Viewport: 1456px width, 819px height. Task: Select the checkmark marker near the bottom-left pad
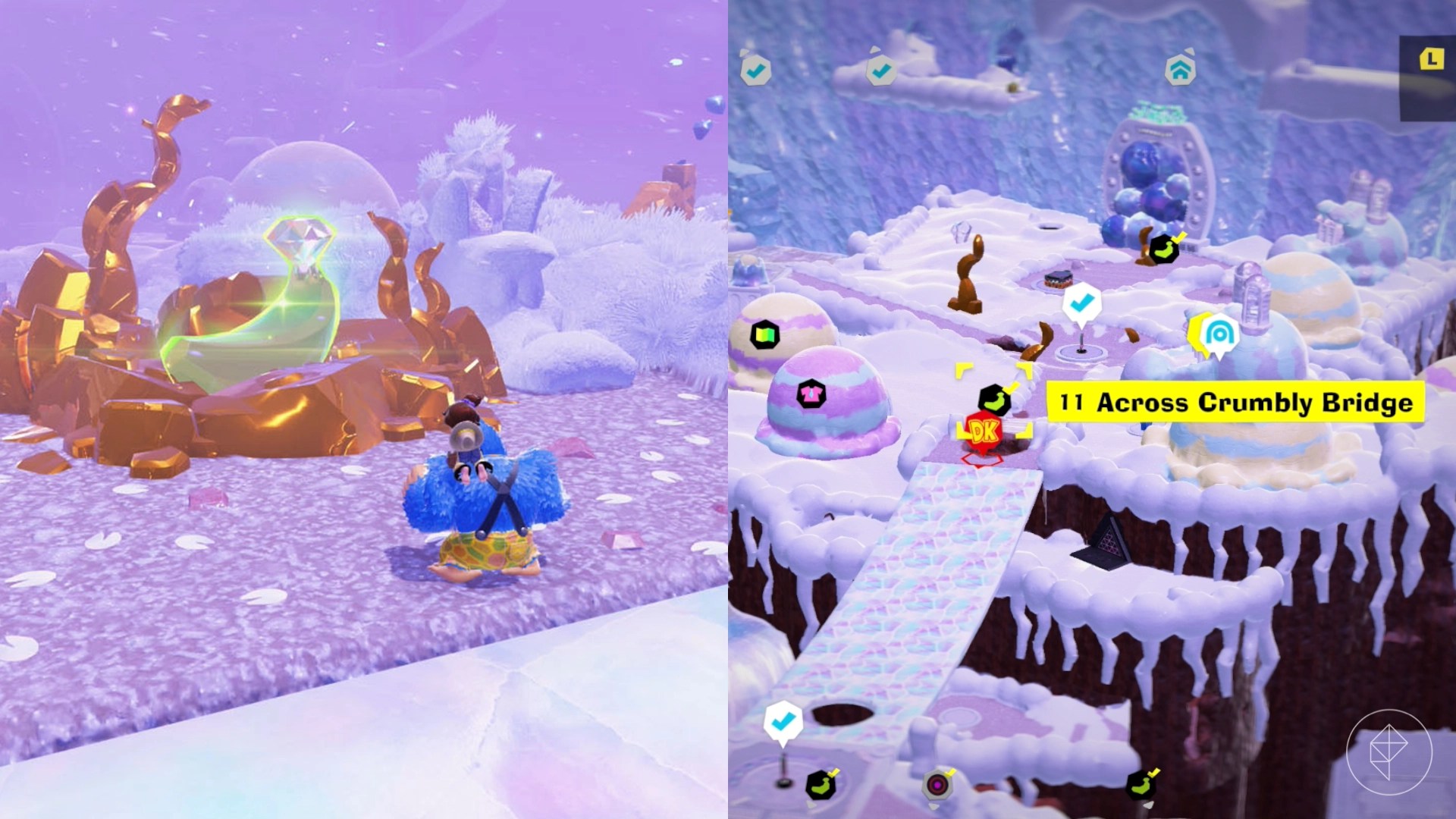[x=783, y=722]
